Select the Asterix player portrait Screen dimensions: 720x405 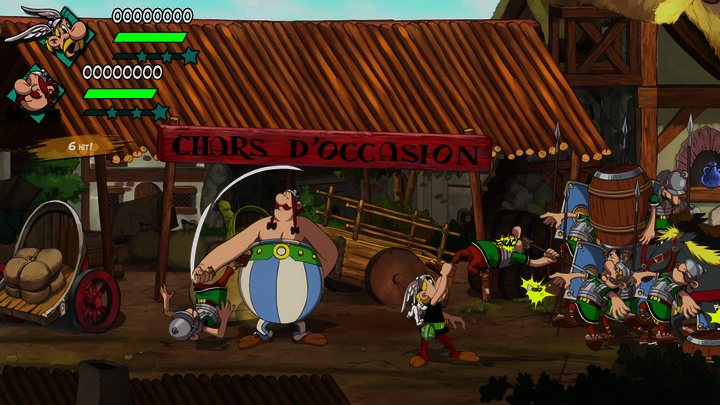(60, 35)
